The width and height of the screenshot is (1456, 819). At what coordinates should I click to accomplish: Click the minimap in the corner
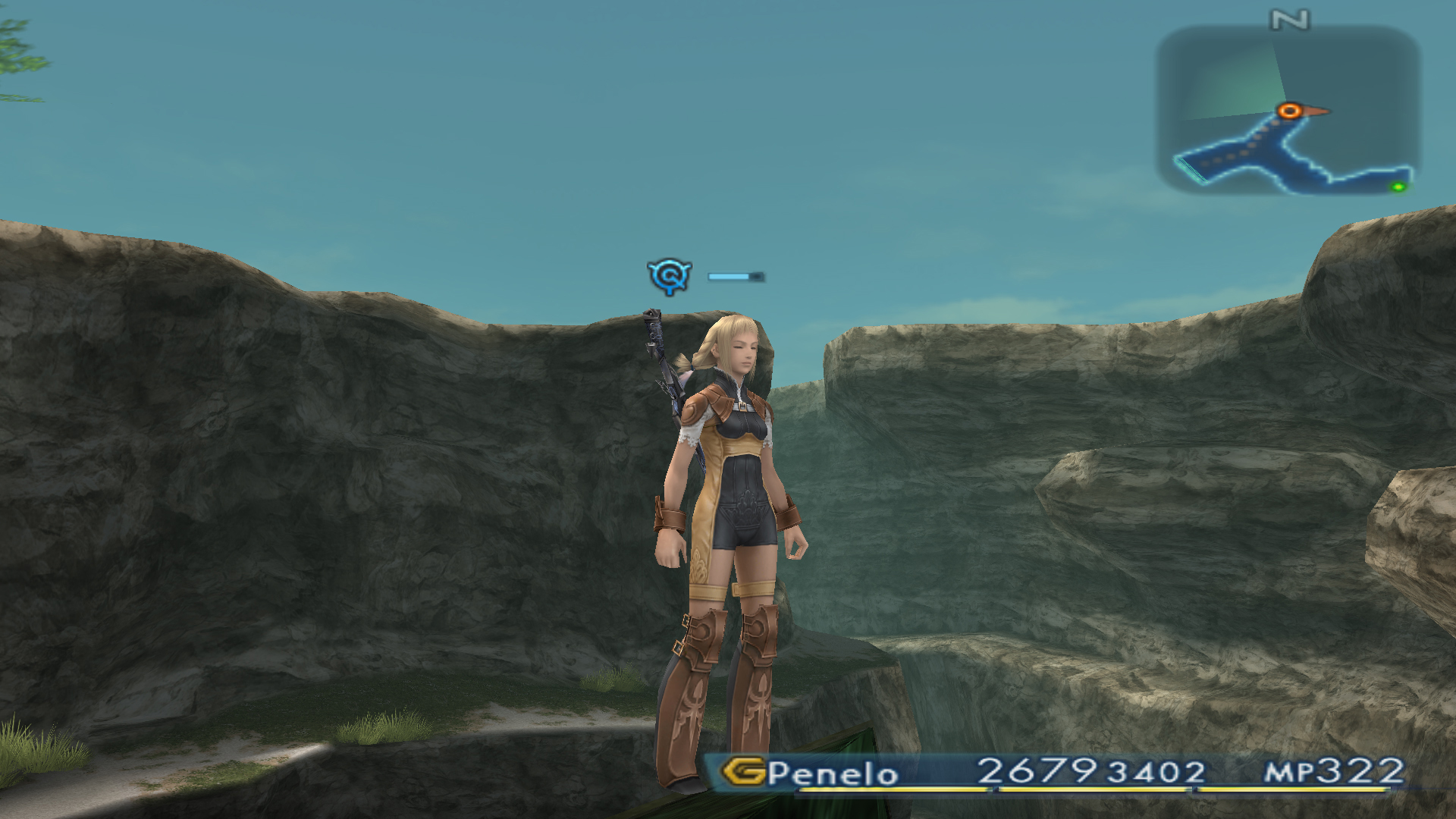tap(1287, 110)
